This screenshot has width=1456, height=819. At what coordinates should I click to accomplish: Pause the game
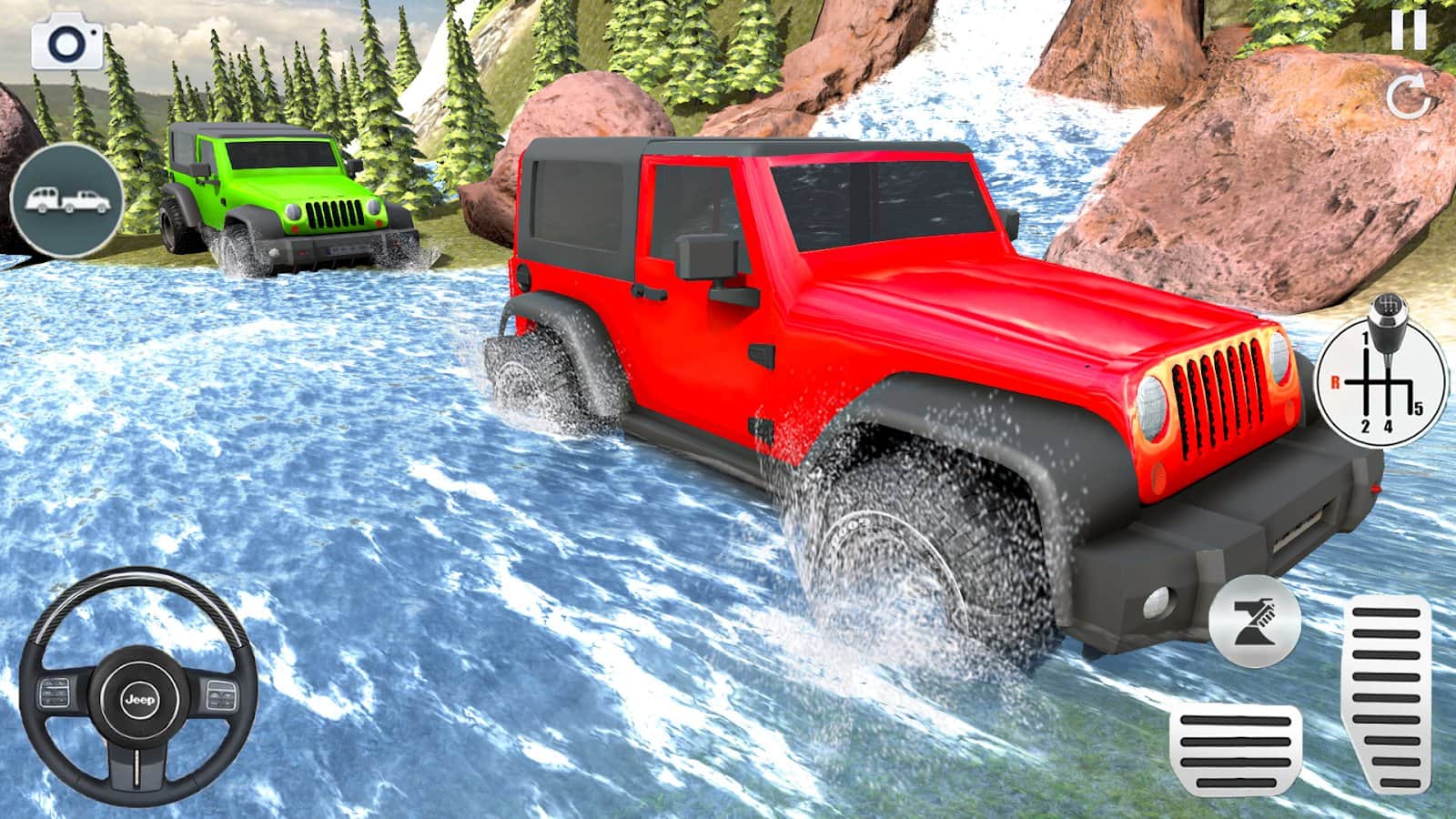point(1408,32)
